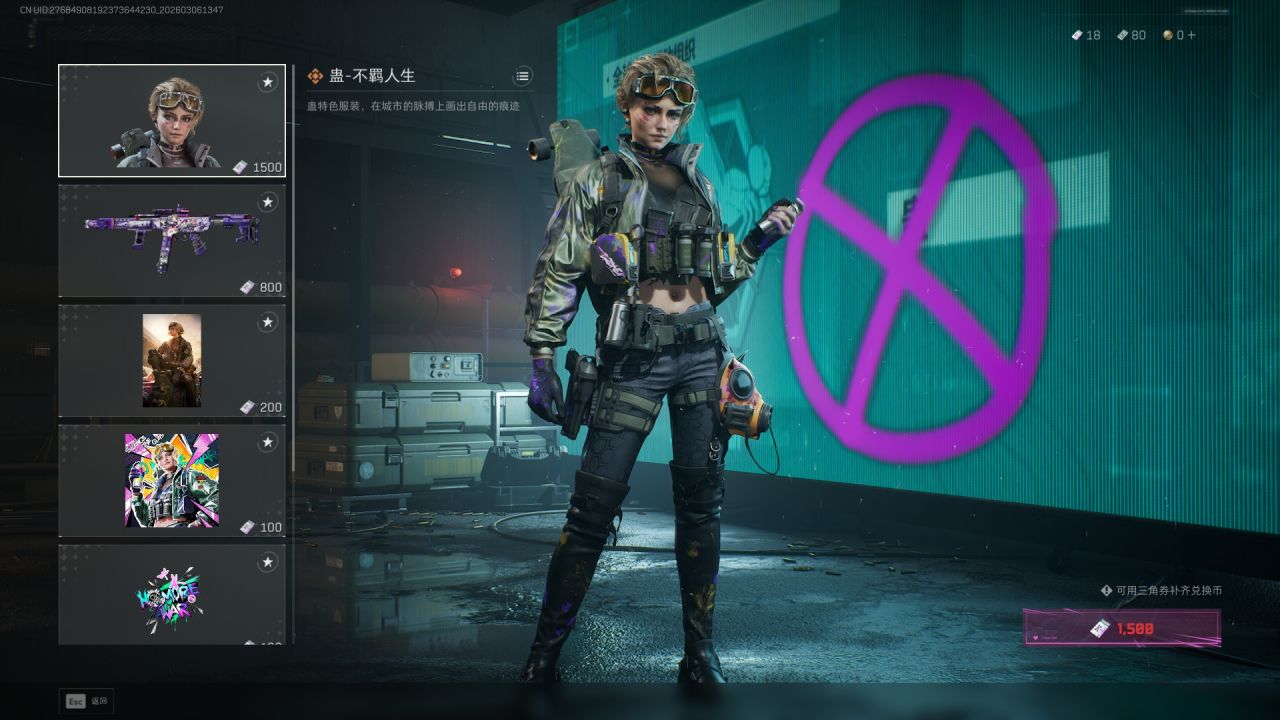This screenshot has height=720, width=1280.
Task: Add more currency with the plus icon
Action: [1191, 35]
